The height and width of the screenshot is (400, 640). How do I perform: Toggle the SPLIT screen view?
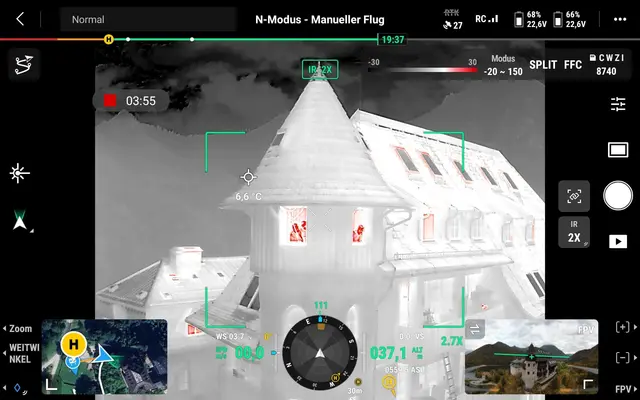(x=543, y=65)
